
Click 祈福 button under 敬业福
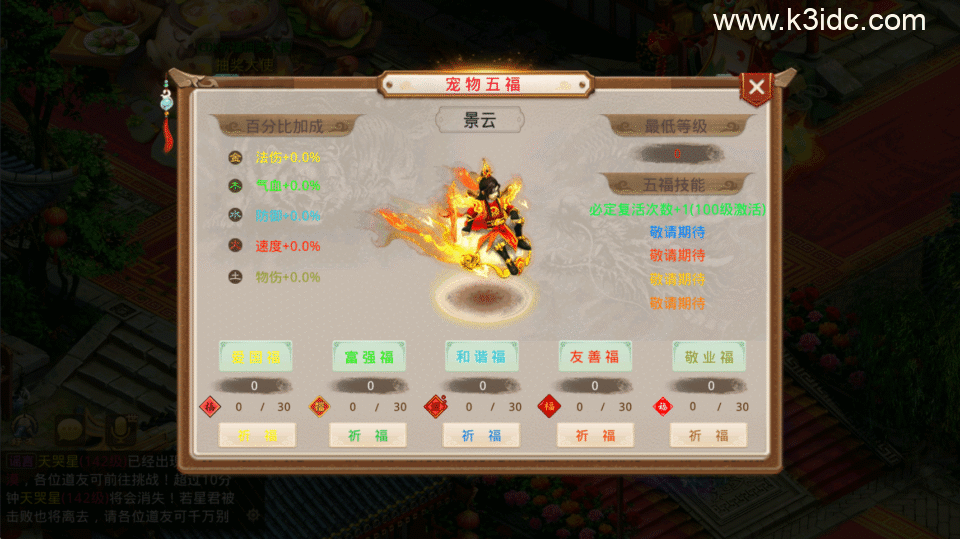pyautogui.click(x=709, y=435)
